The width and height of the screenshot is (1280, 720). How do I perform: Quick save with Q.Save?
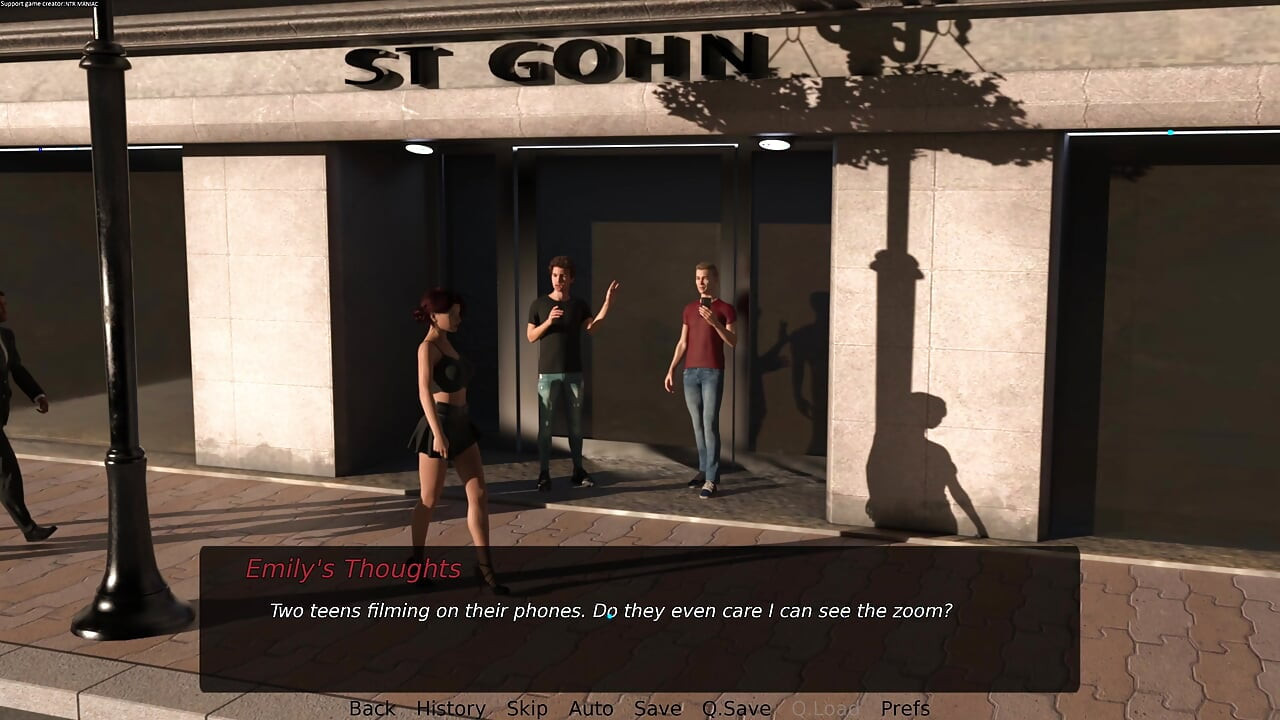[736, 708]
